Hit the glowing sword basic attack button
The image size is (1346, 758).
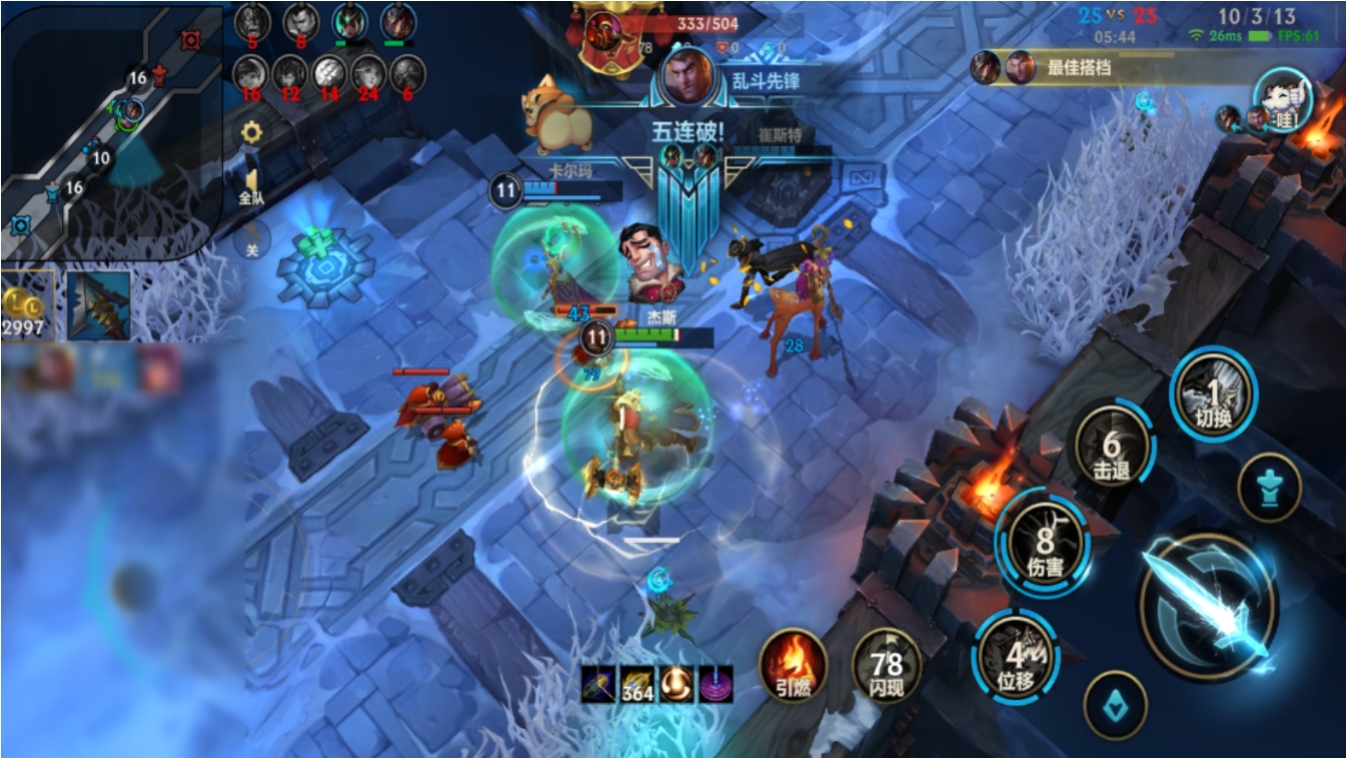(1208, 607)
